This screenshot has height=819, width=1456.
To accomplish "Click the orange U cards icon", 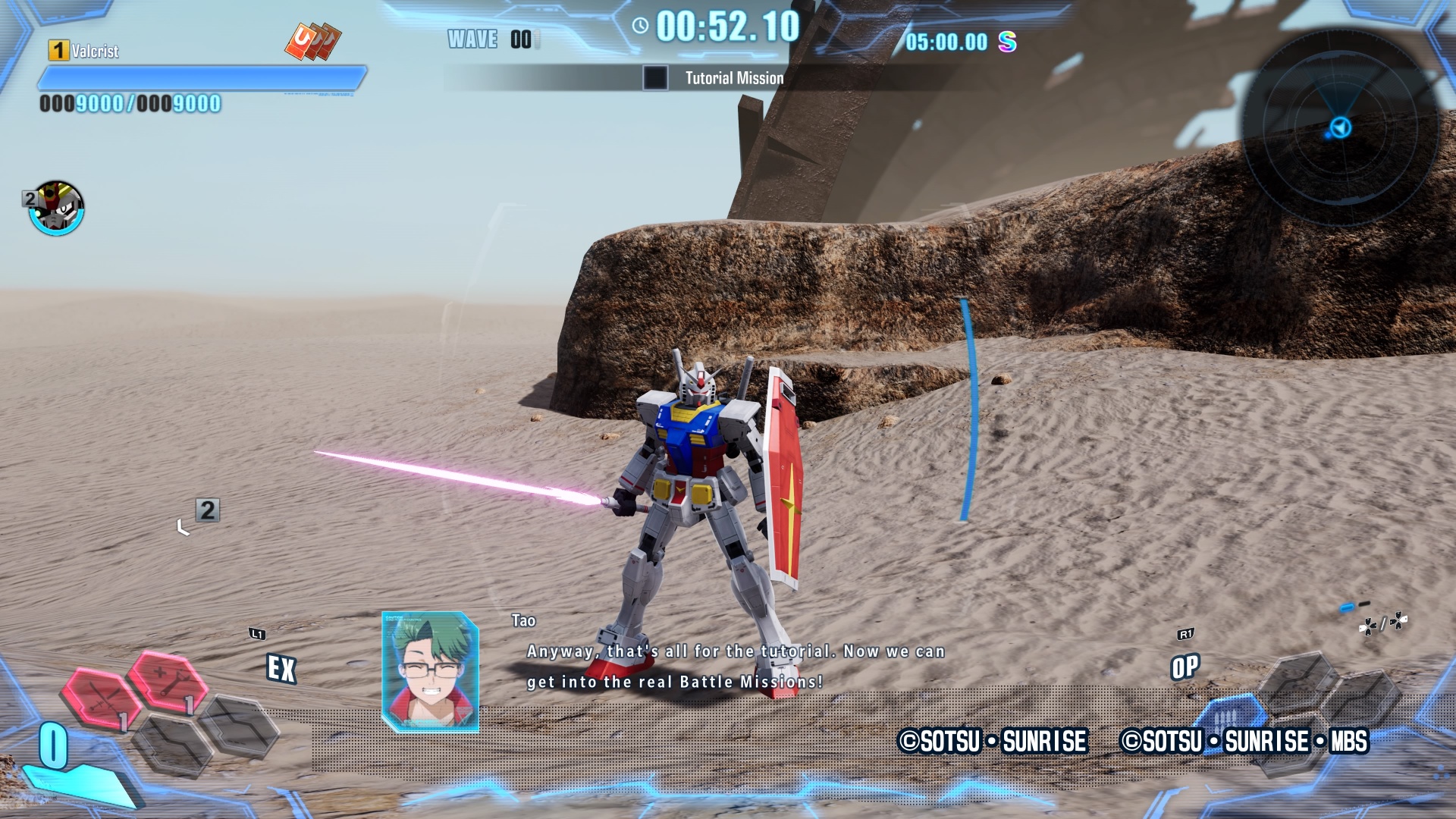I will (312, 41).
